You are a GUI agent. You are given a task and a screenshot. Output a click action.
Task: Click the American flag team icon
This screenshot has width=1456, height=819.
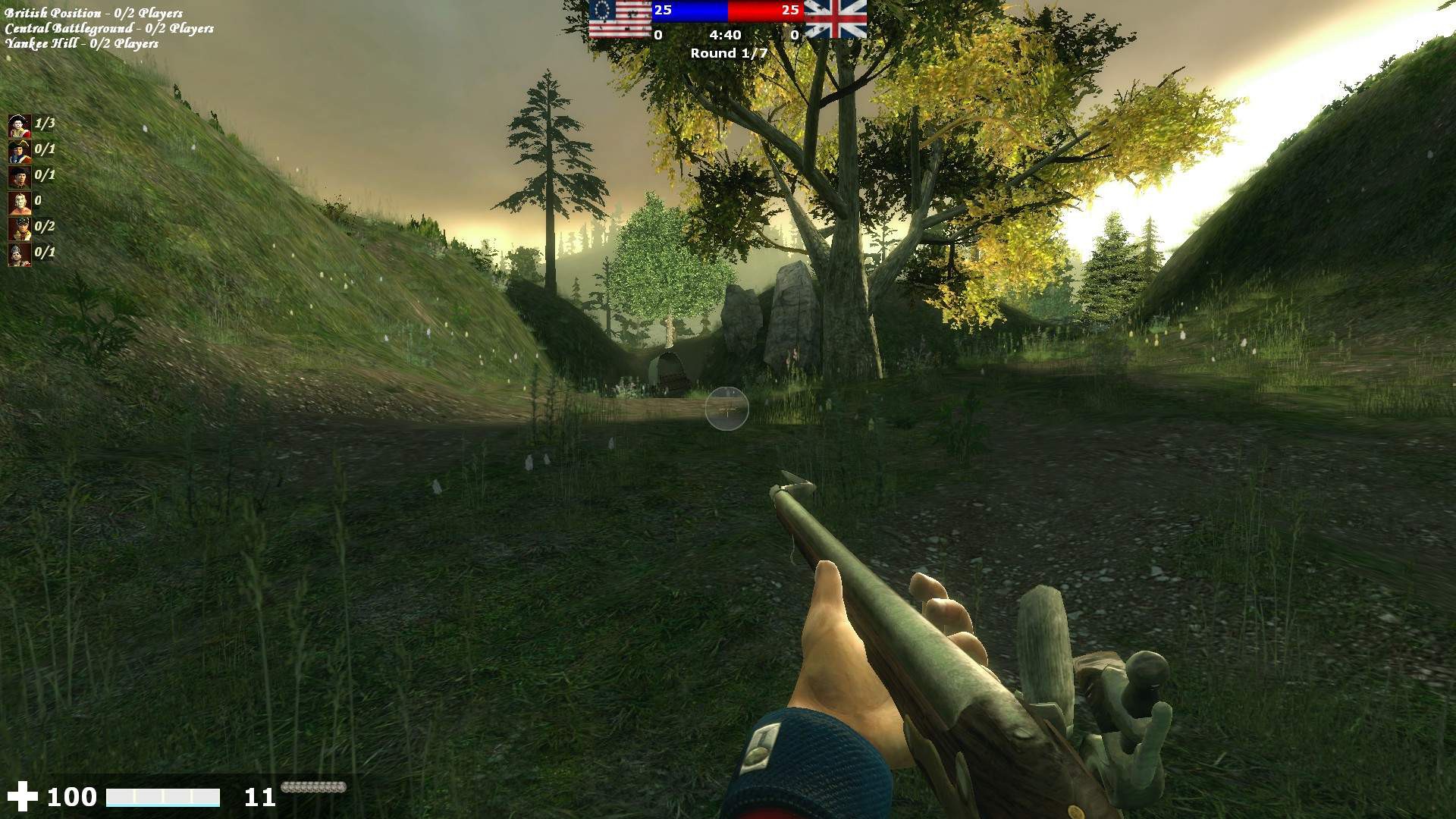(620, 19)
